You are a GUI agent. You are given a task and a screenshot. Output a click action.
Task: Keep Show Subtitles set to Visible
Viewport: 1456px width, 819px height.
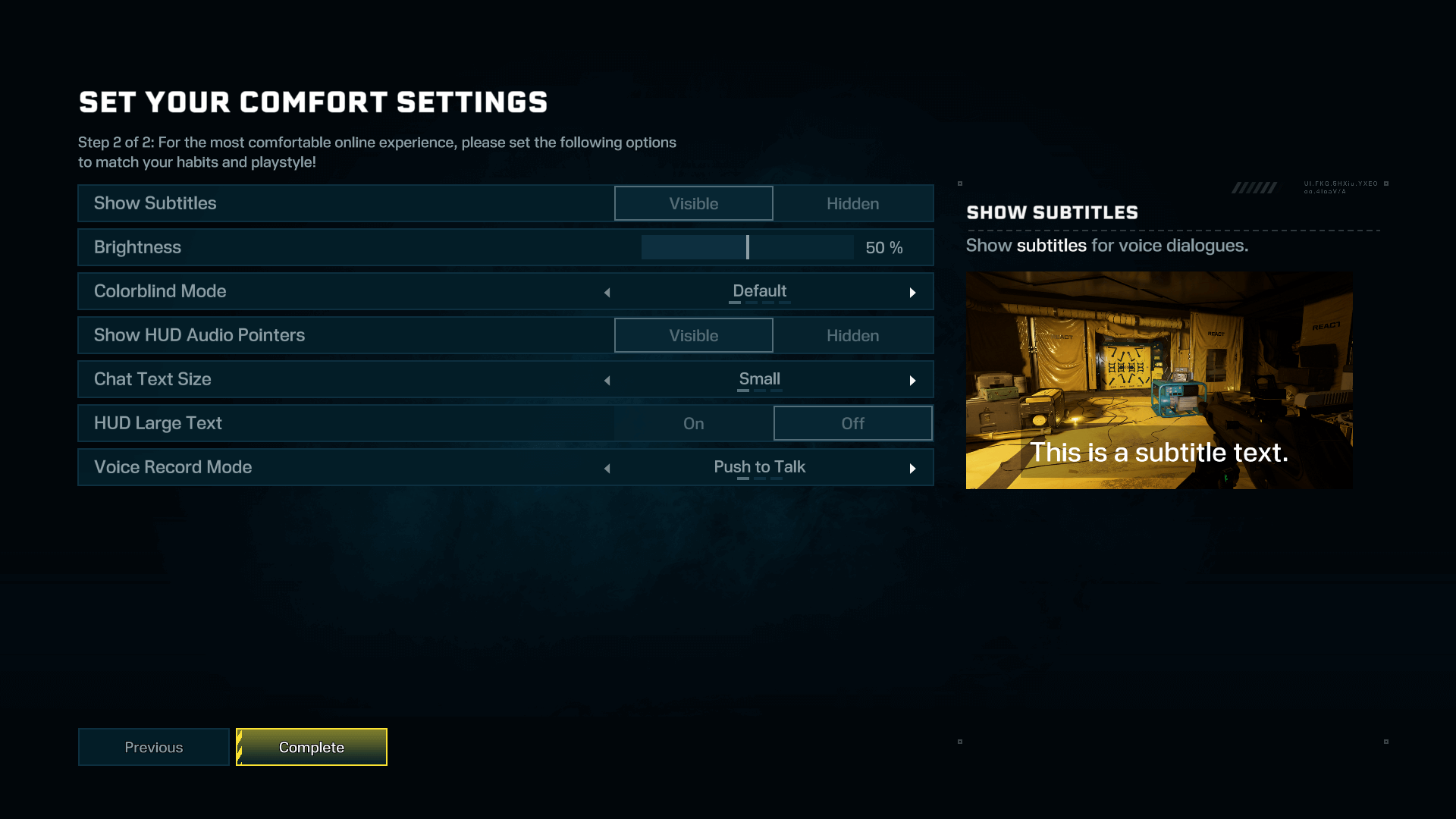(692, 203)
